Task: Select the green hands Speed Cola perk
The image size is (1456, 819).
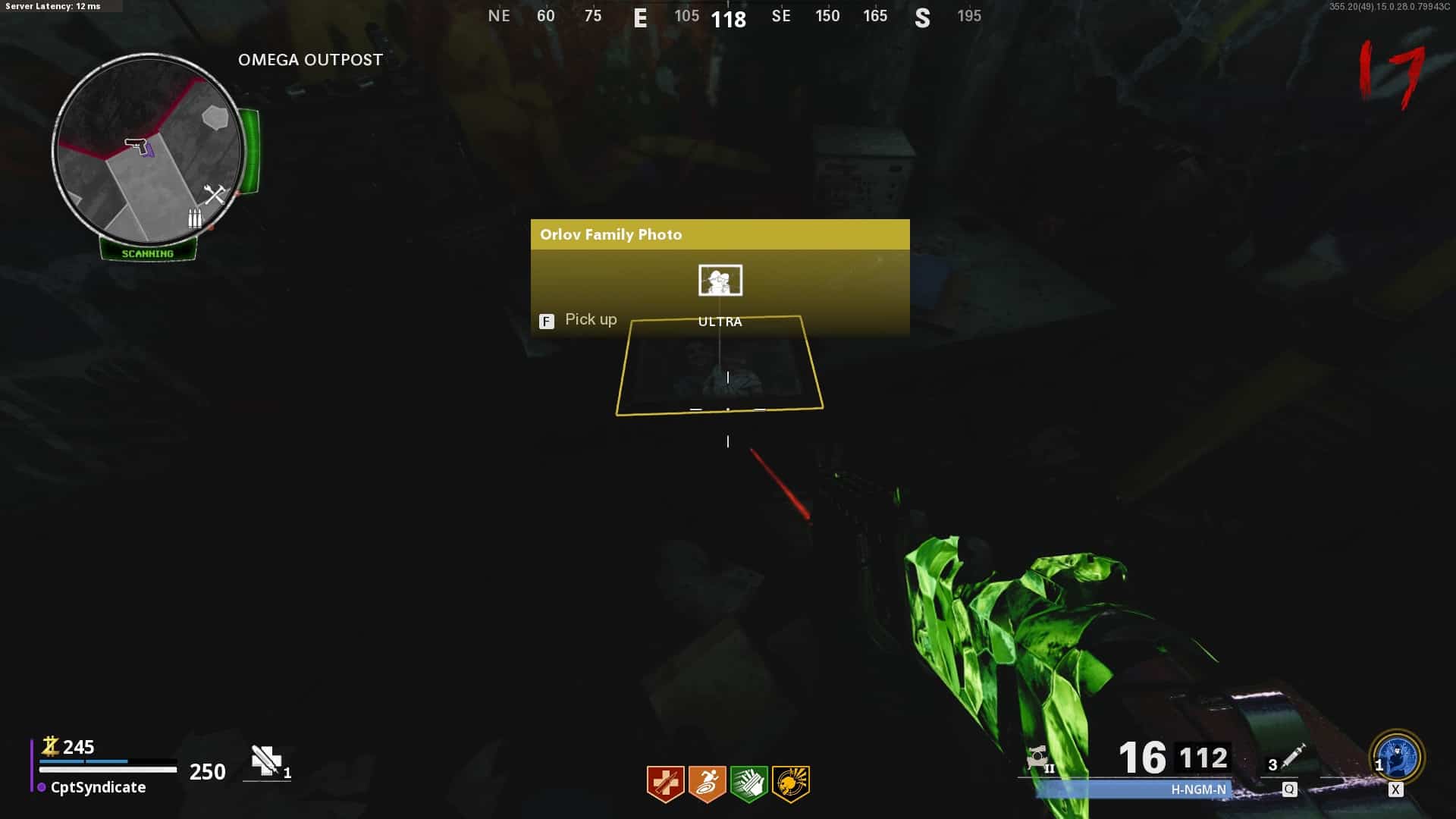Action: (x=748, y=783)
